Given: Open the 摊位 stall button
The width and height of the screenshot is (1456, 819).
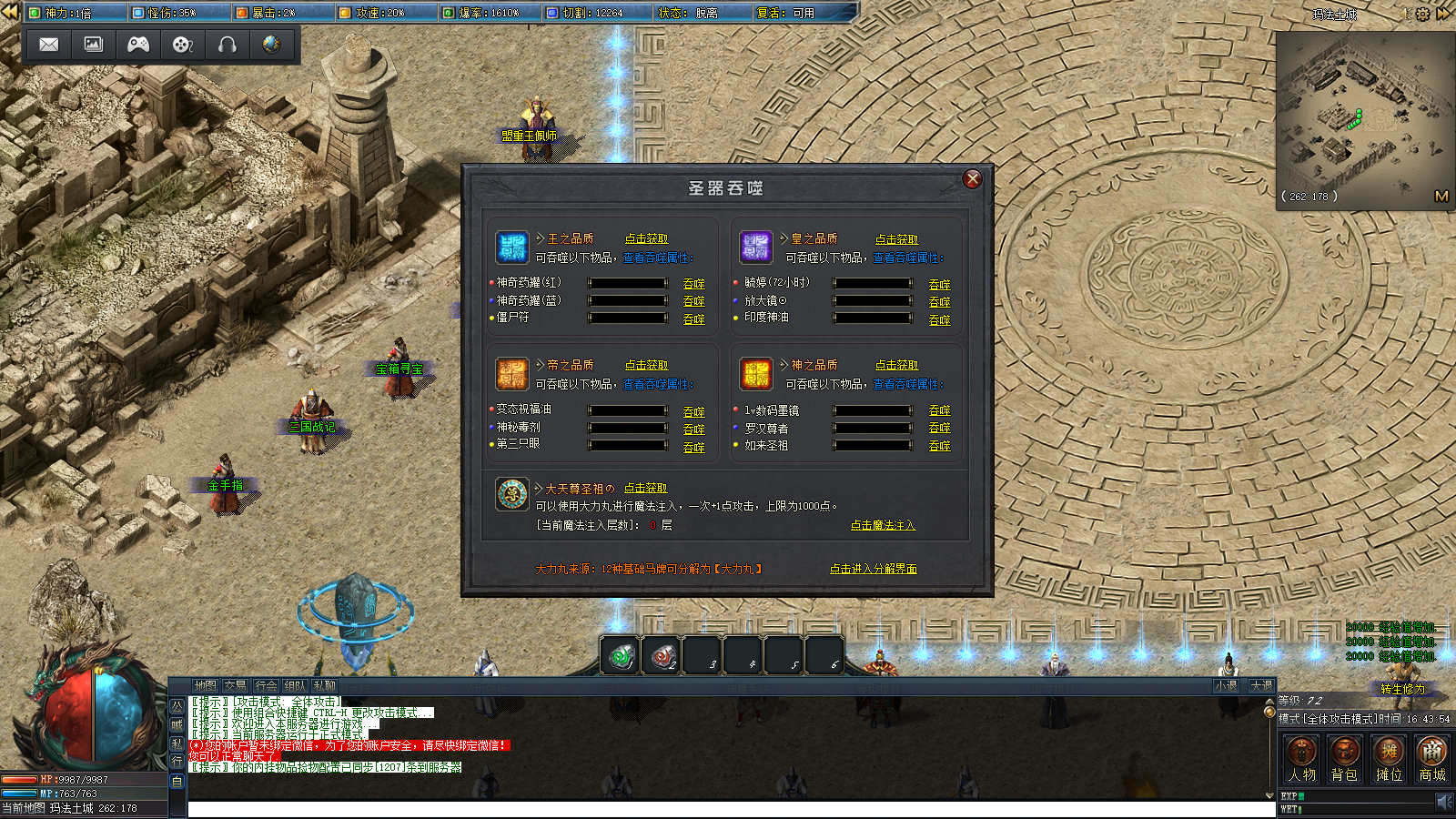Looking at the screenshot, I should (x=1389, y=759).
